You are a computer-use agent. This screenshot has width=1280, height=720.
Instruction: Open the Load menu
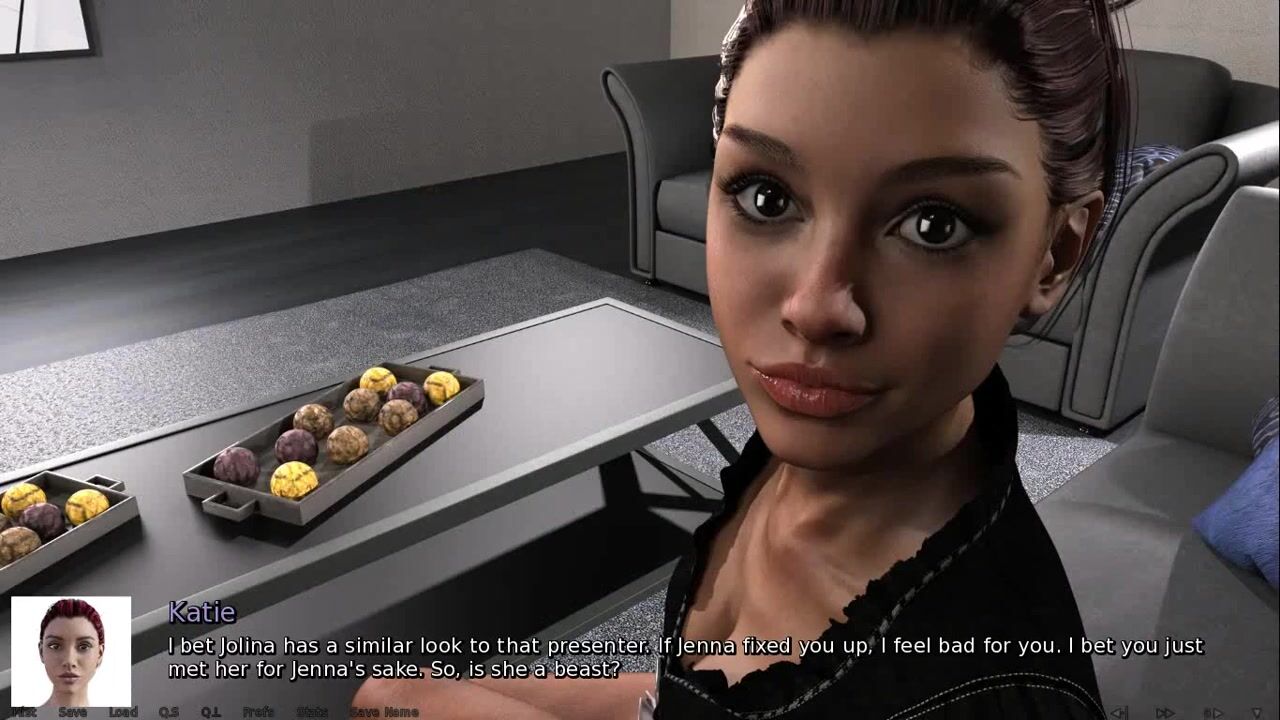tap(123, 712)
